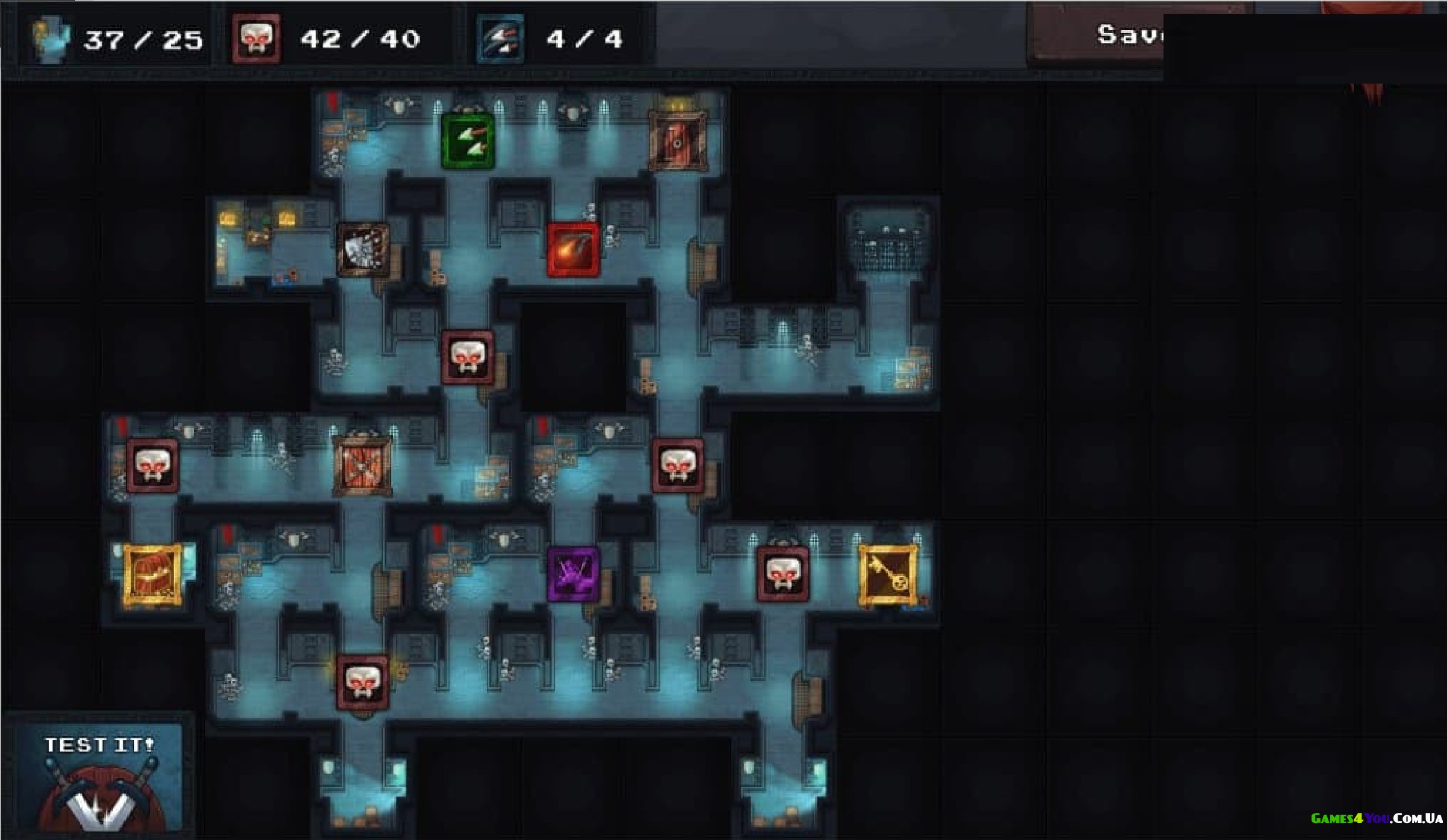Select the golden treasure chest tile
This screenshot has height=840, width=1447.
tap(152, 575)
